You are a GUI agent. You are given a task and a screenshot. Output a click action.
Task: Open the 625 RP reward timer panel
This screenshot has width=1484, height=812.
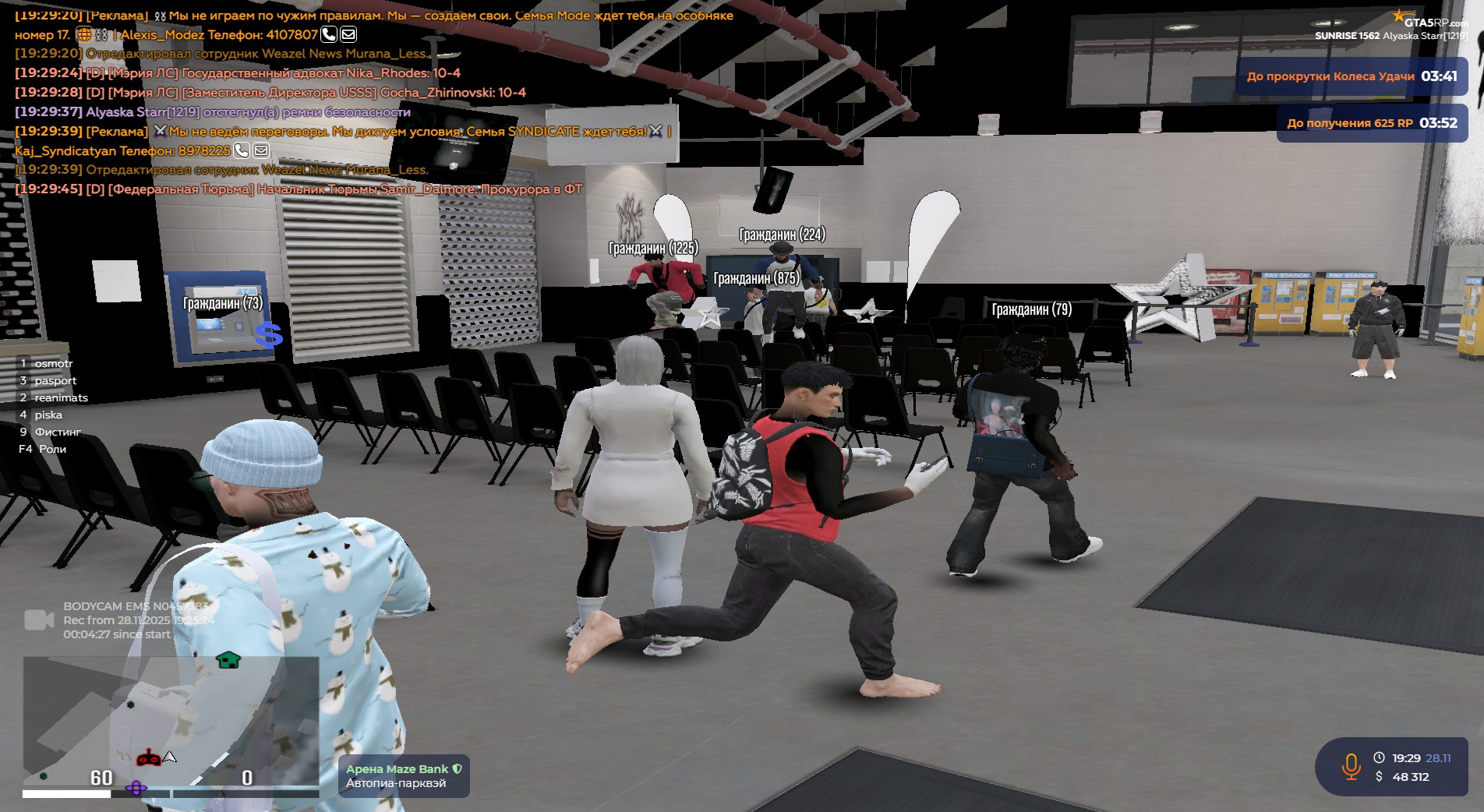click(1371, 123)
